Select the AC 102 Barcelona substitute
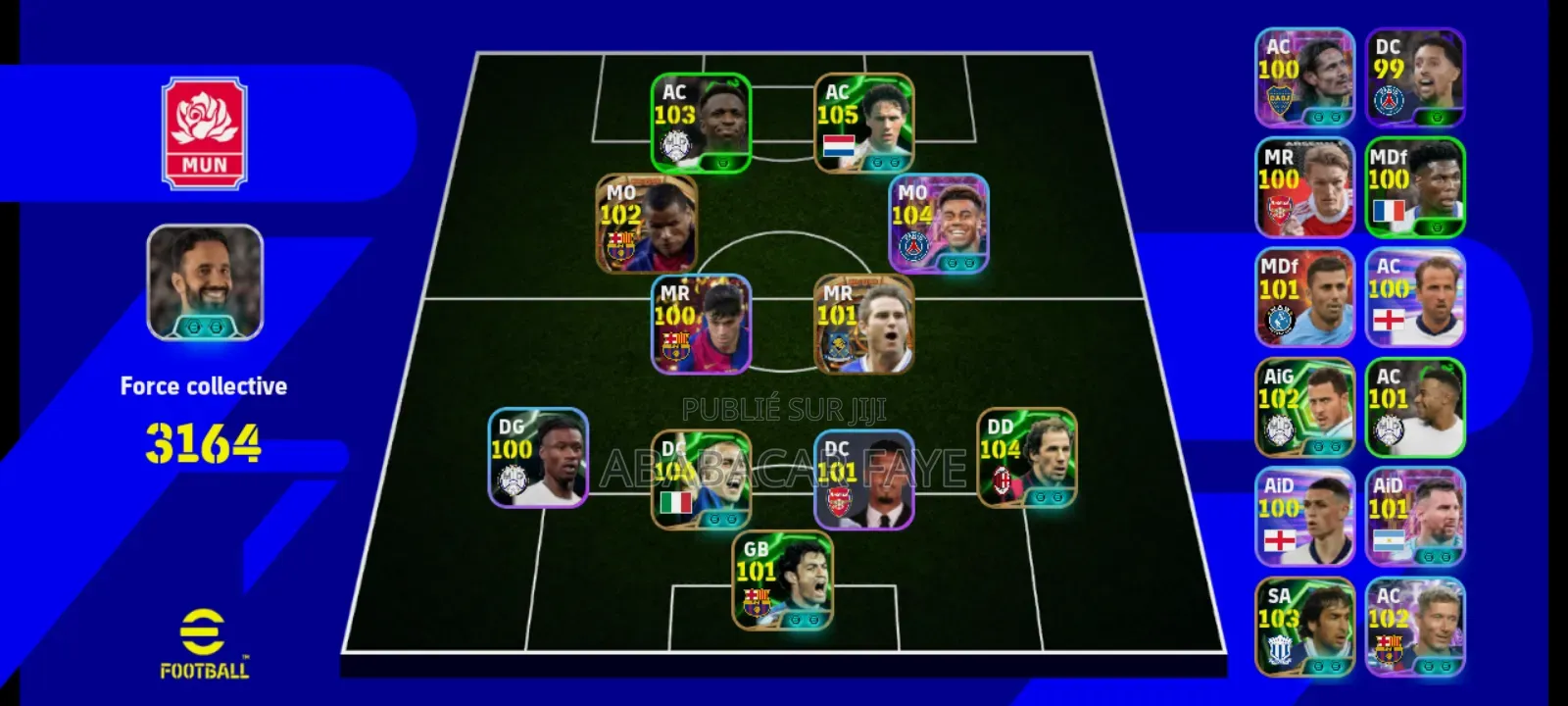Screen dimensions: 1568x706 coord(1415,627)
